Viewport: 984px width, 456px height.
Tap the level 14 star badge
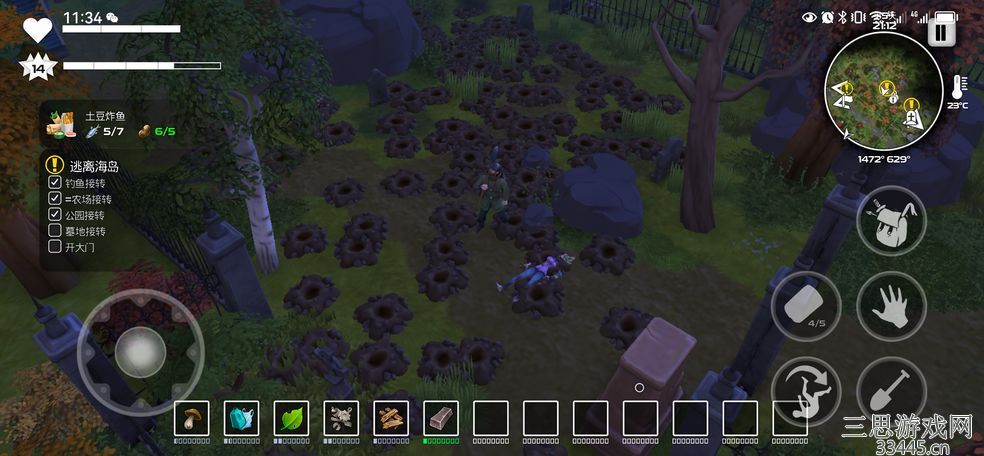pos(37,68)
